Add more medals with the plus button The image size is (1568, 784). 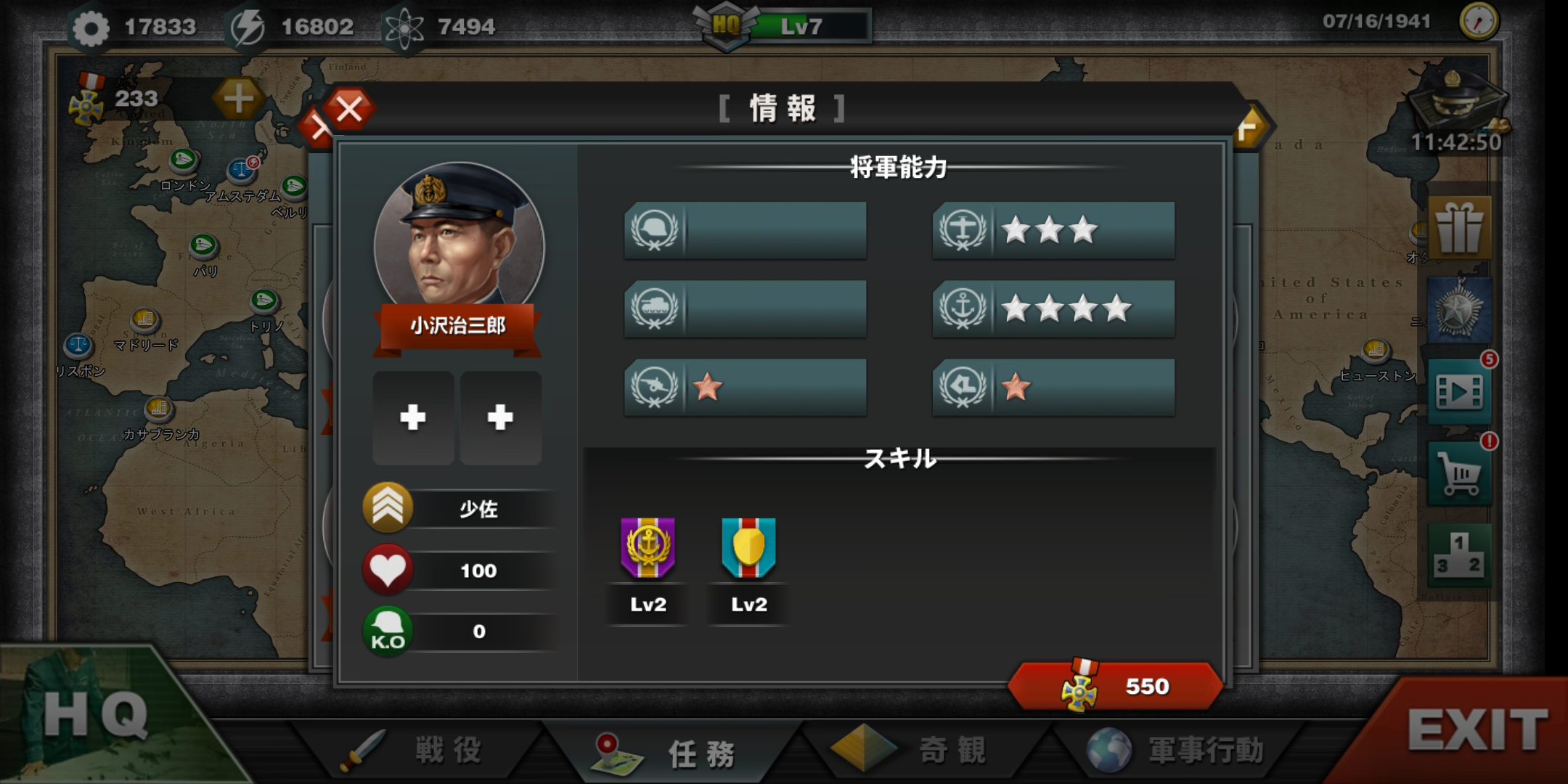pyautogui.click(x=238, y=98)
